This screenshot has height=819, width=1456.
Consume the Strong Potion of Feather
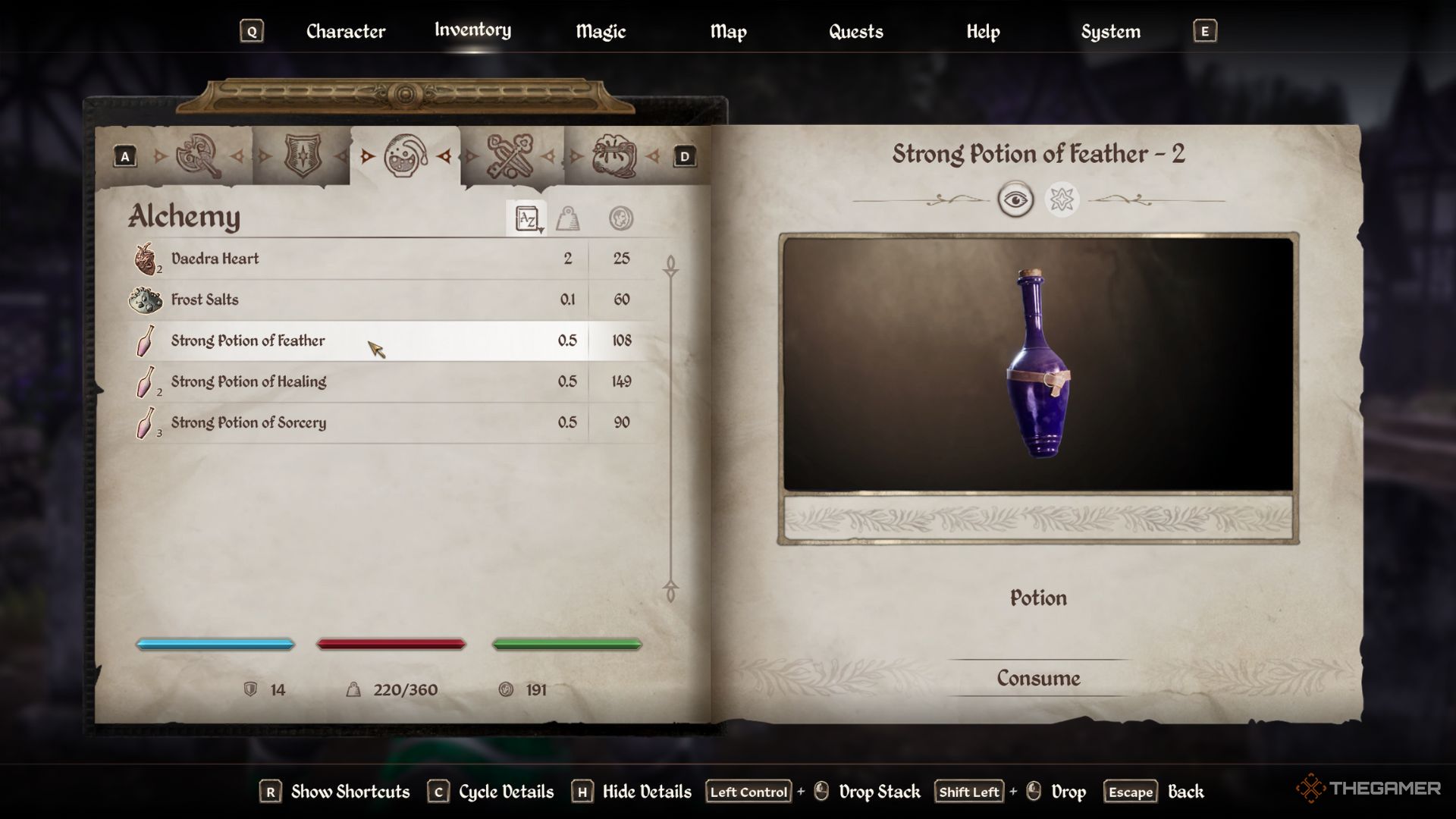pyautogui.click(x=1038, y=678)
